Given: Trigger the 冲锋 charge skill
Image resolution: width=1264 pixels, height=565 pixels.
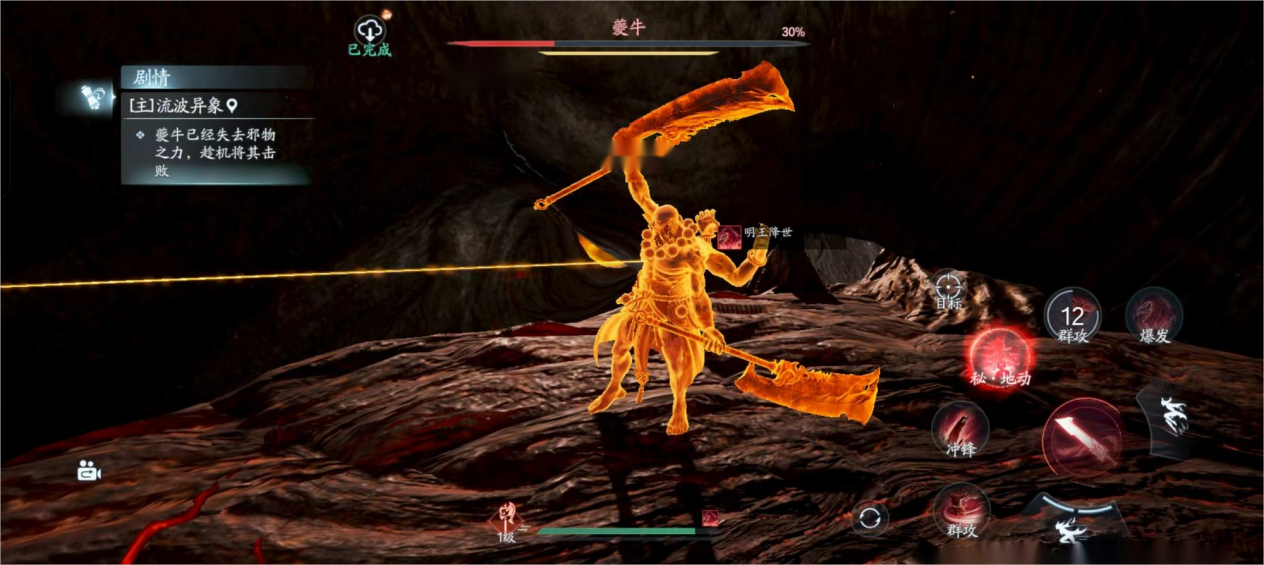Looking at the screenshot, I should 960,429.
